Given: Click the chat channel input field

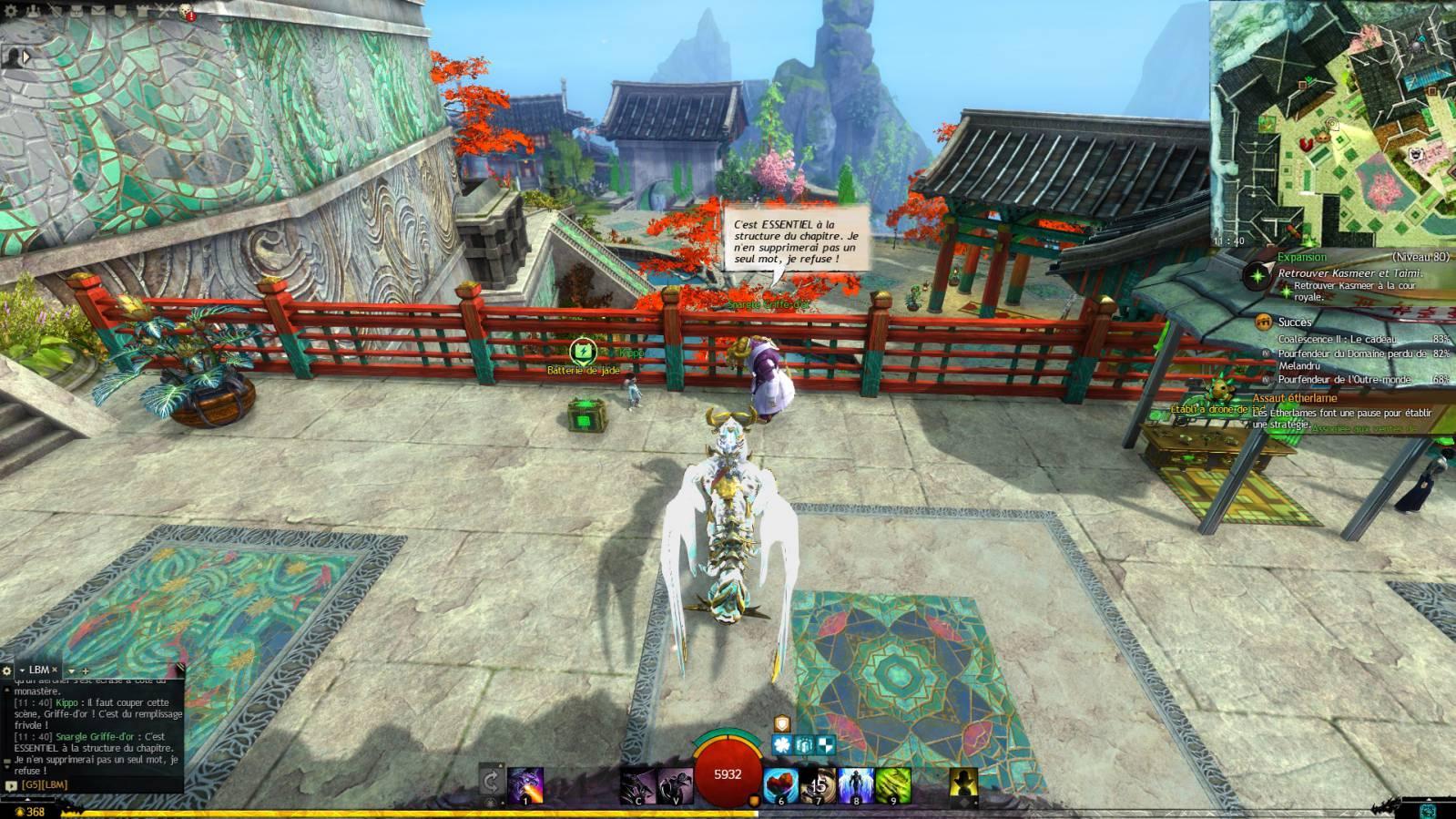Looking at the screenshot, I should 91,784.
